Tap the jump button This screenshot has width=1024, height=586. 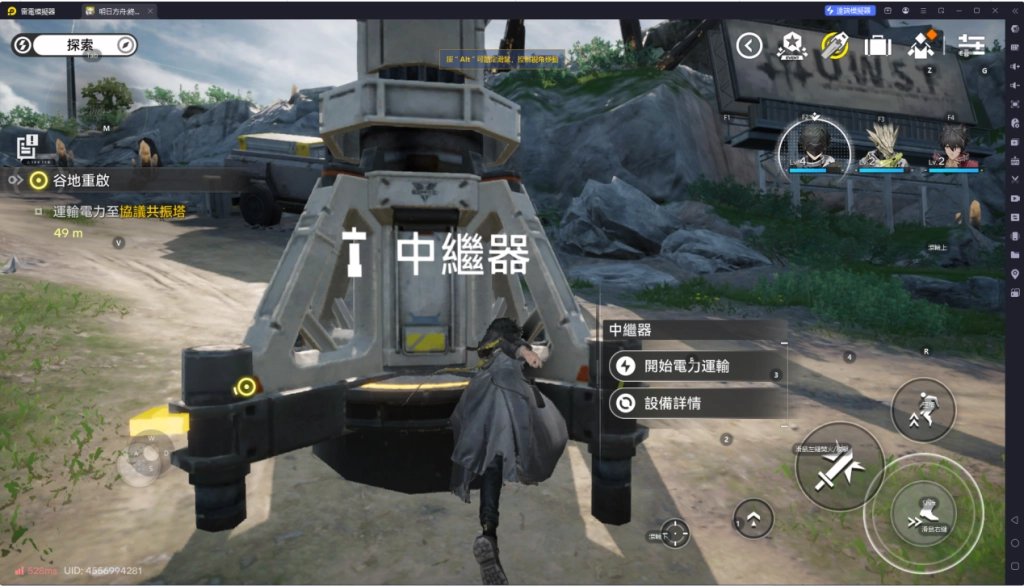tap(923, 410)
